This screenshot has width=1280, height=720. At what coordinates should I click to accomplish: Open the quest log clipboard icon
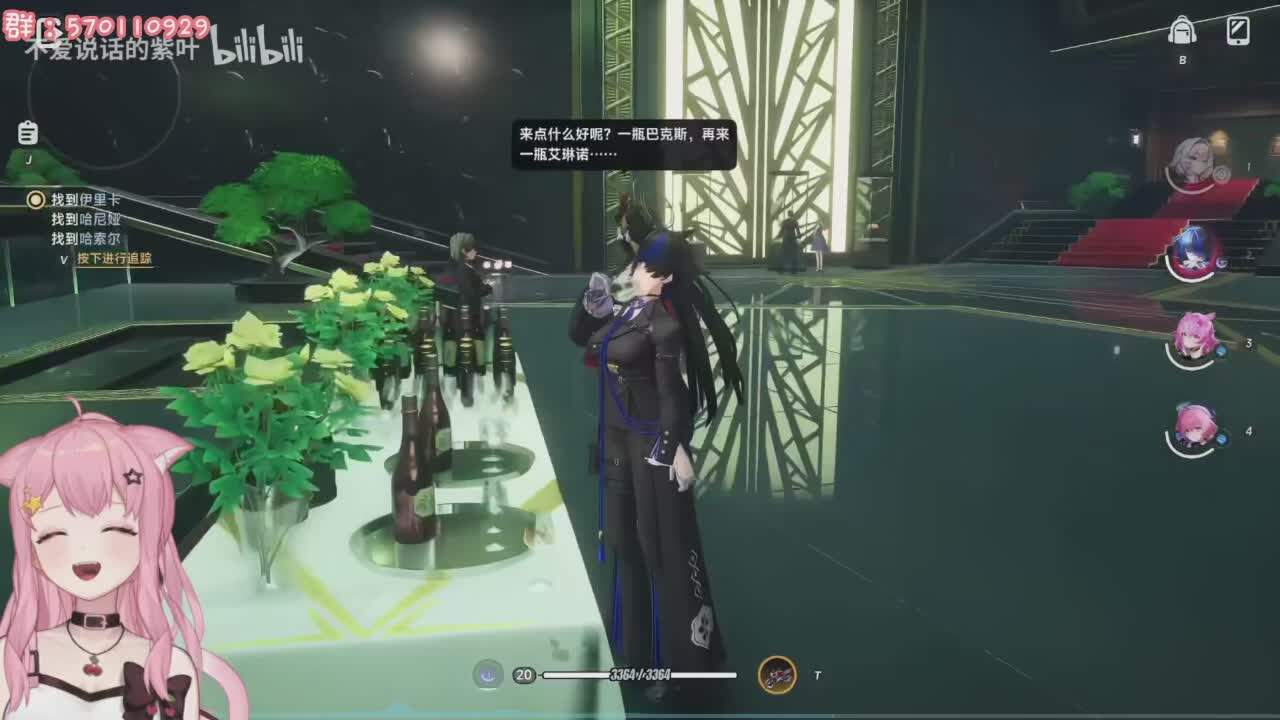(28, 133)
